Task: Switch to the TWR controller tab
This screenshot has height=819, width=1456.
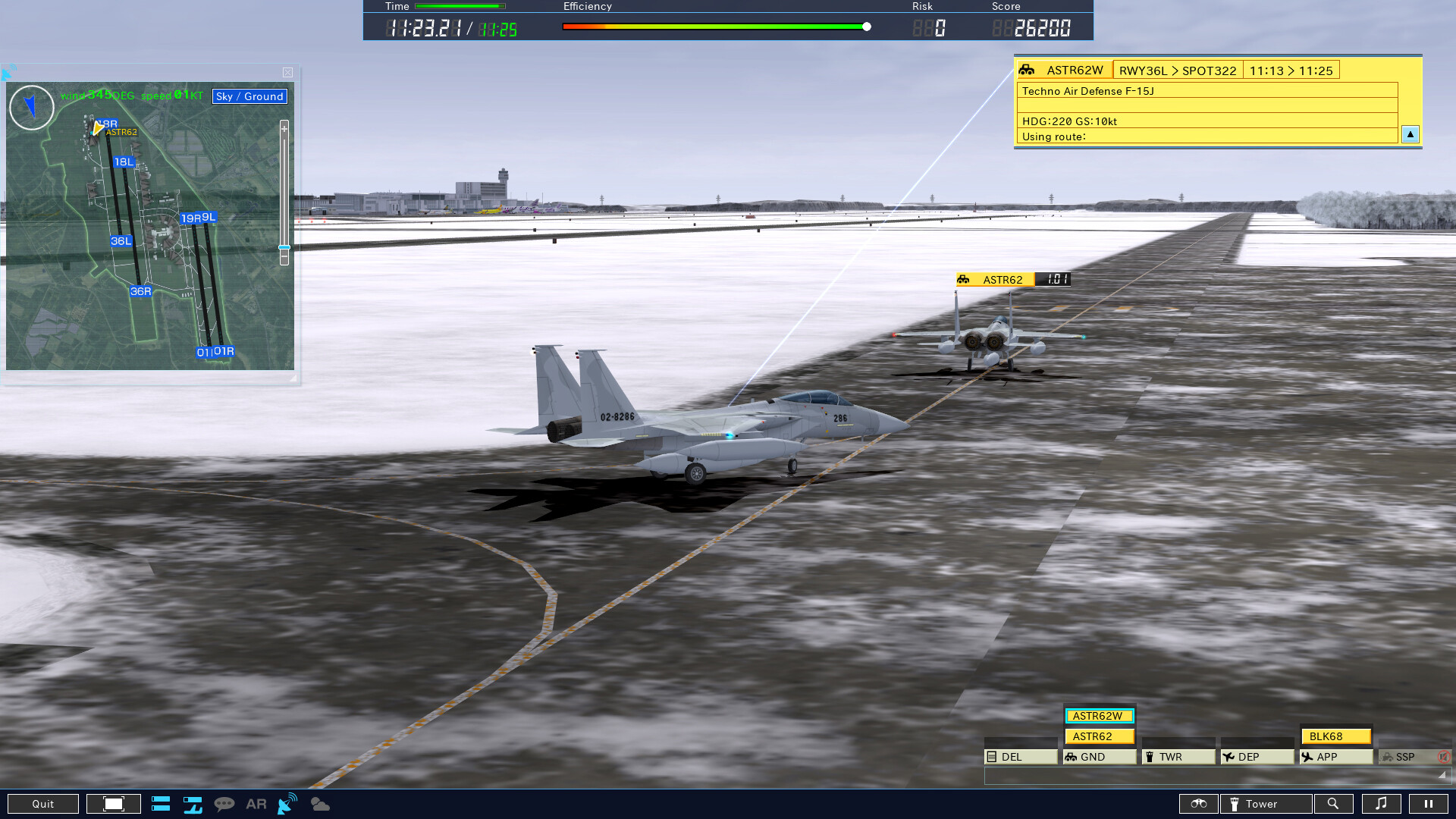Action: [x=1178, y=756]
